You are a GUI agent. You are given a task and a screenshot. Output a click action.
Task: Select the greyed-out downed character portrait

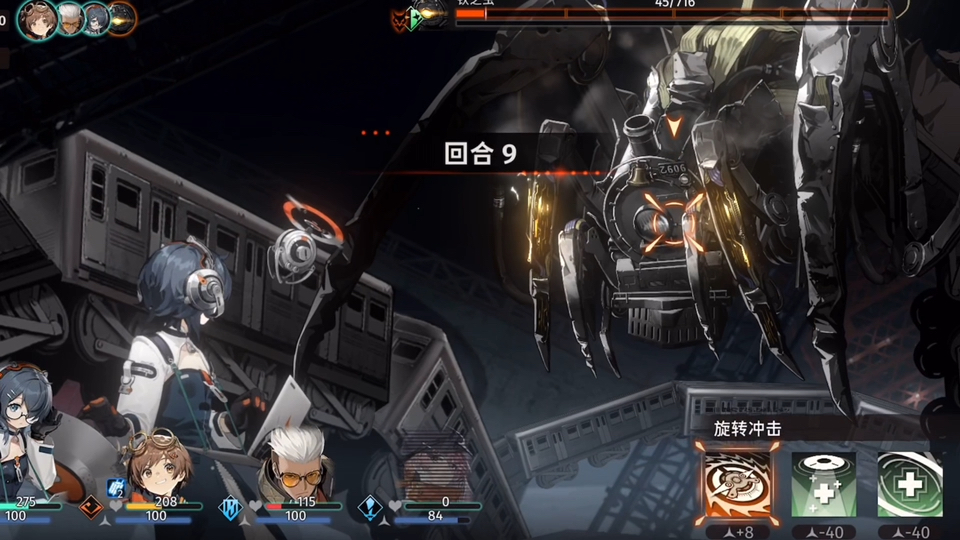click(x=435, y=468)
